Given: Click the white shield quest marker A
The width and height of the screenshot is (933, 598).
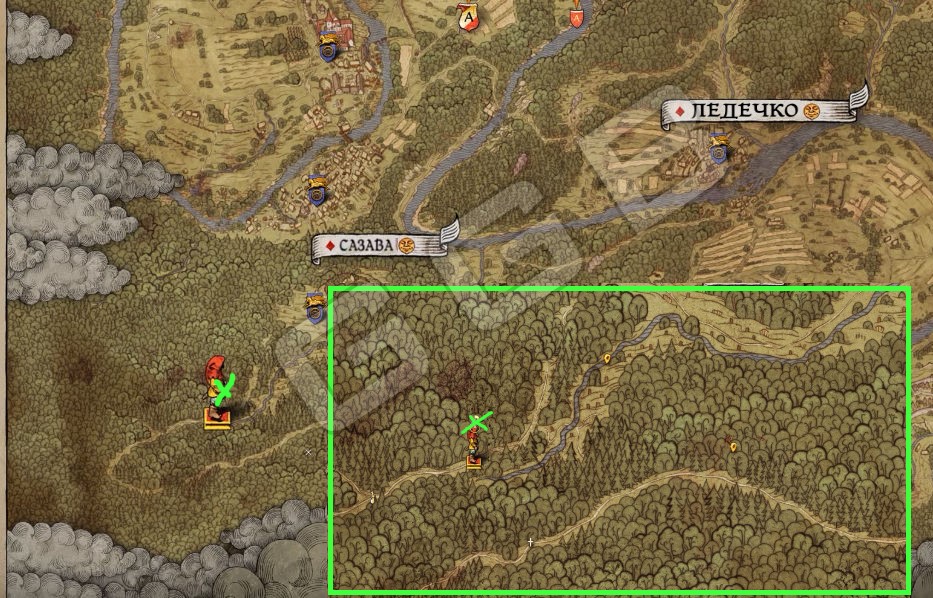Looking at the screenshot, I should (468, 17).
